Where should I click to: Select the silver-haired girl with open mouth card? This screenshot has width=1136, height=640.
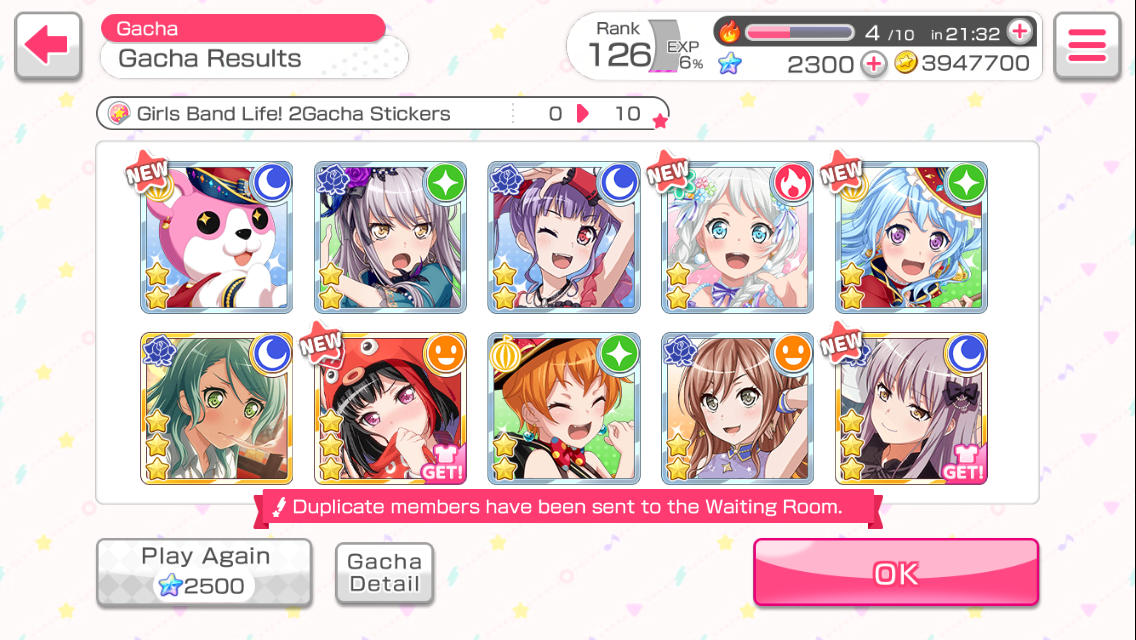click(x=390, y=238)
